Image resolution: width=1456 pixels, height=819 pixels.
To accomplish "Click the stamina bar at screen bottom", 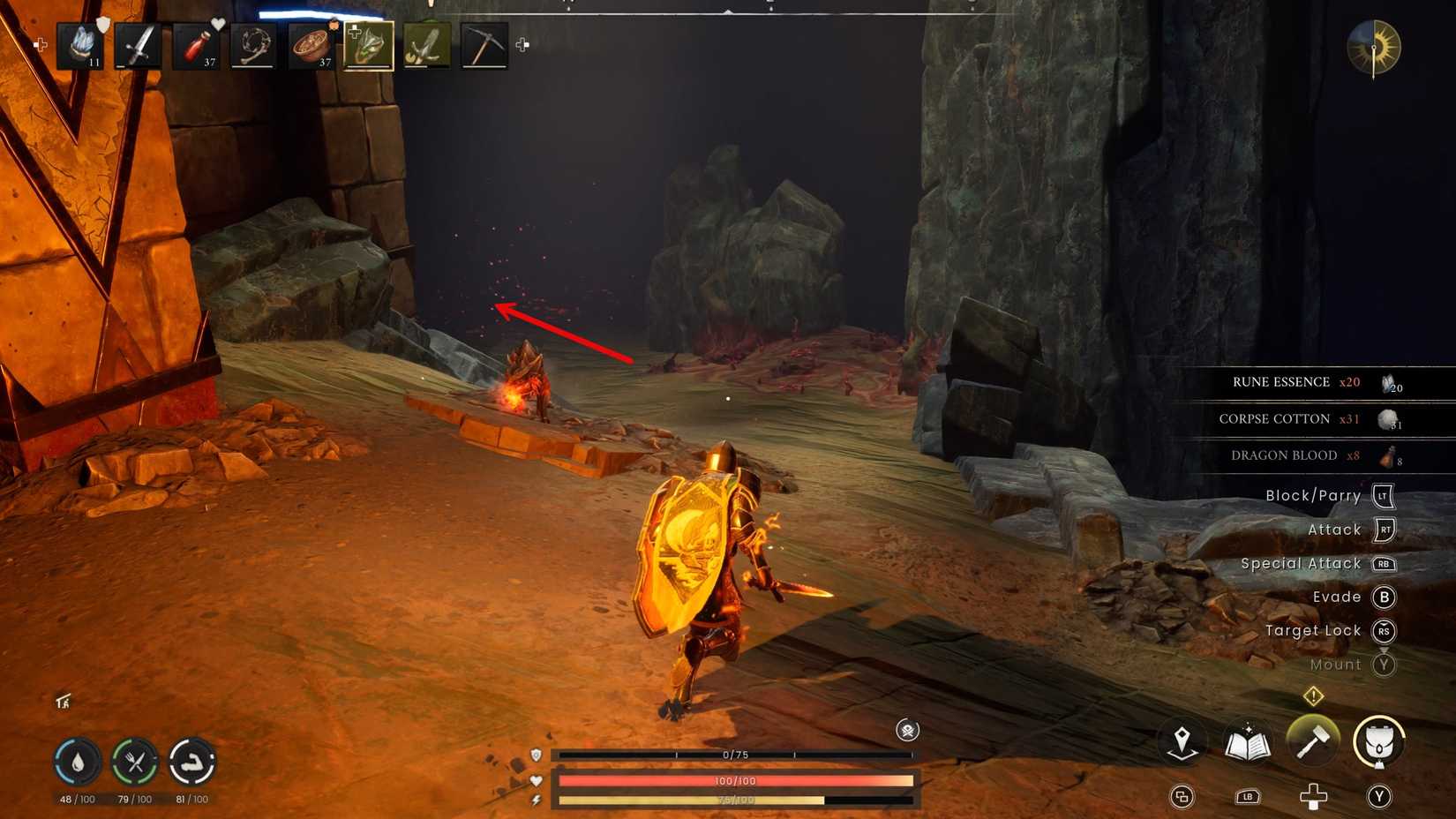I will coord(737,799).
